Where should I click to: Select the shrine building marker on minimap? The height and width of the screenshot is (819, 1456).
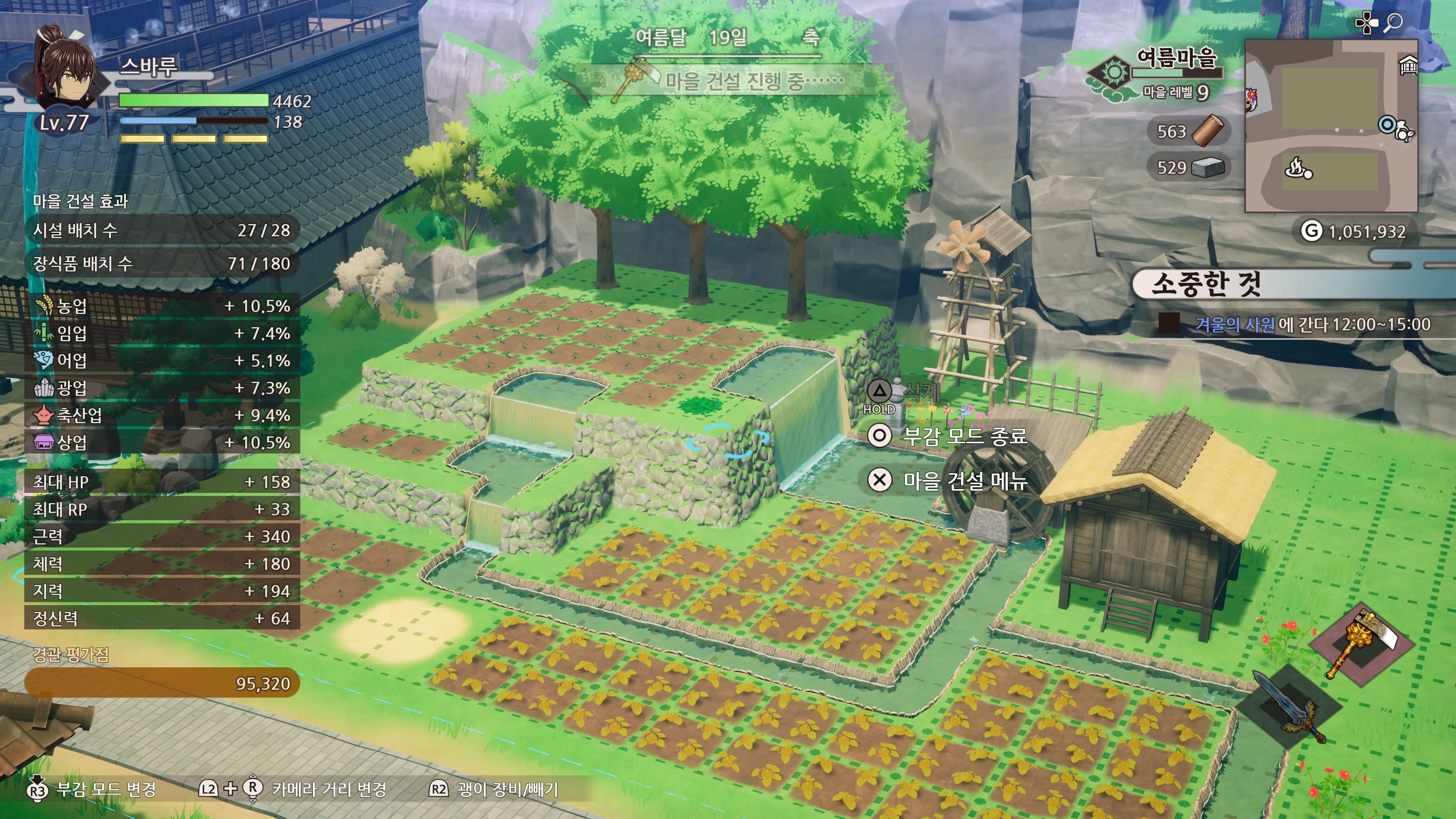1407,66
